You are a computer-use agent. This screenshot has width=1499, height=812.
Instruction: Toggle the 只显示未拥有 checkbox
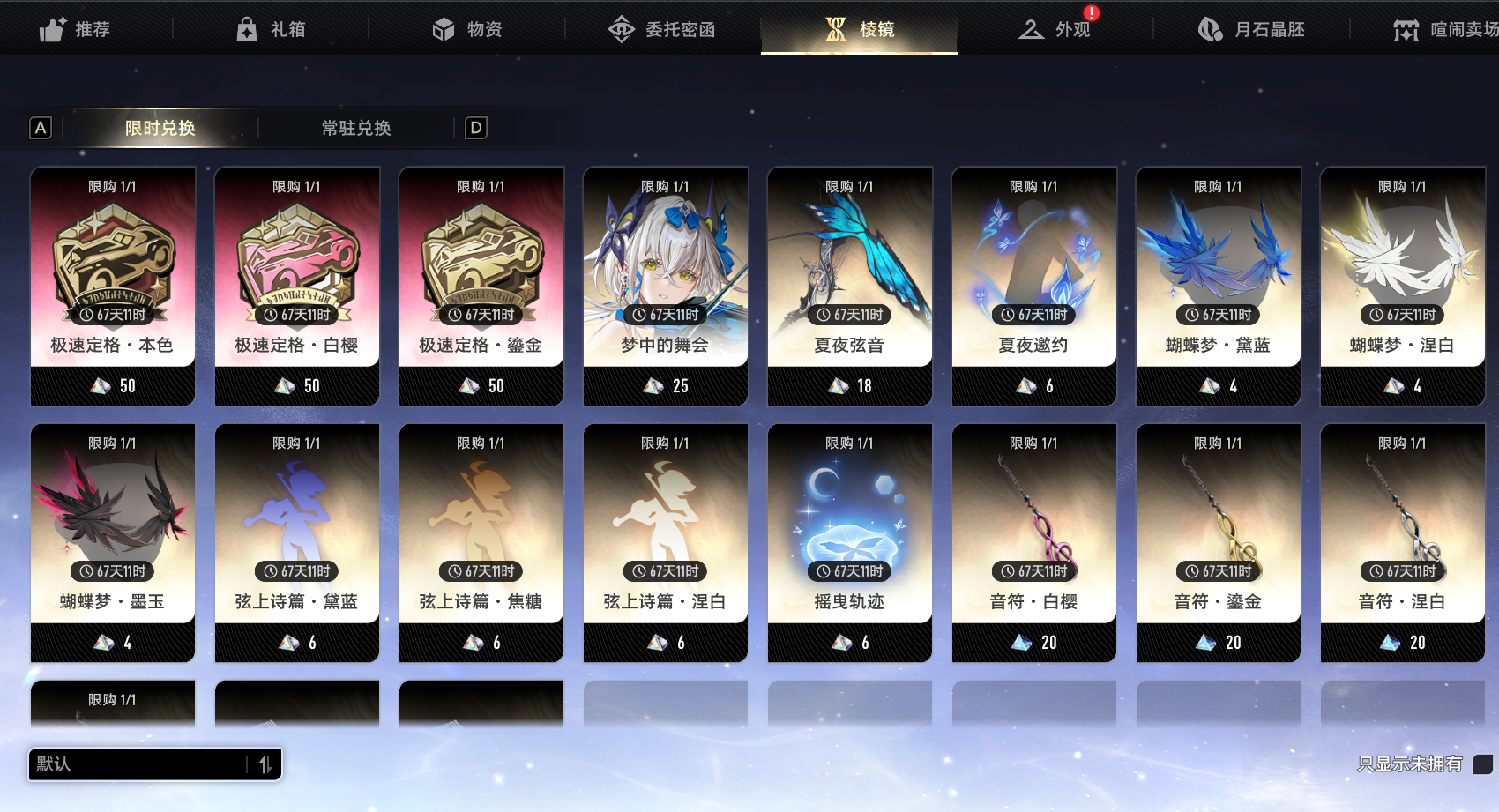[1483, 764]
